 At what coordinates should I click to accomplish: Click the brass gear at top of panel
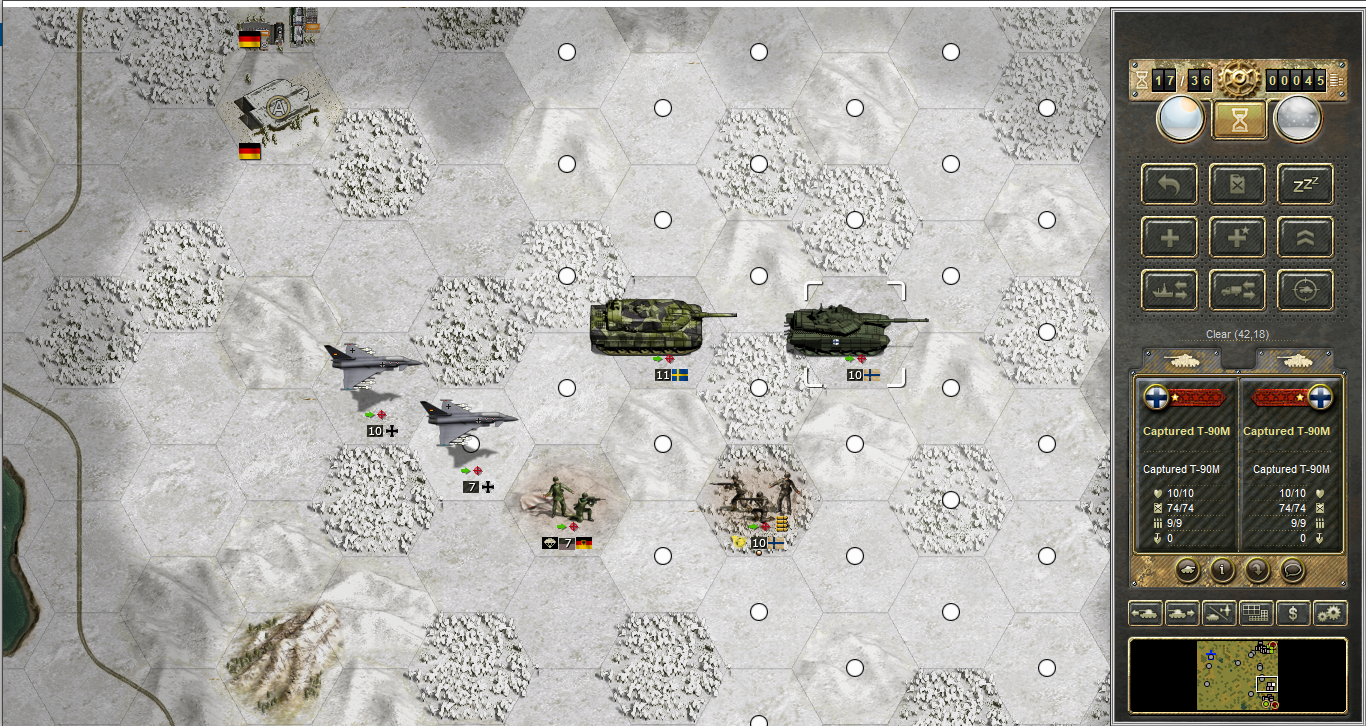pyautogui.click(x=1237, y=78)
